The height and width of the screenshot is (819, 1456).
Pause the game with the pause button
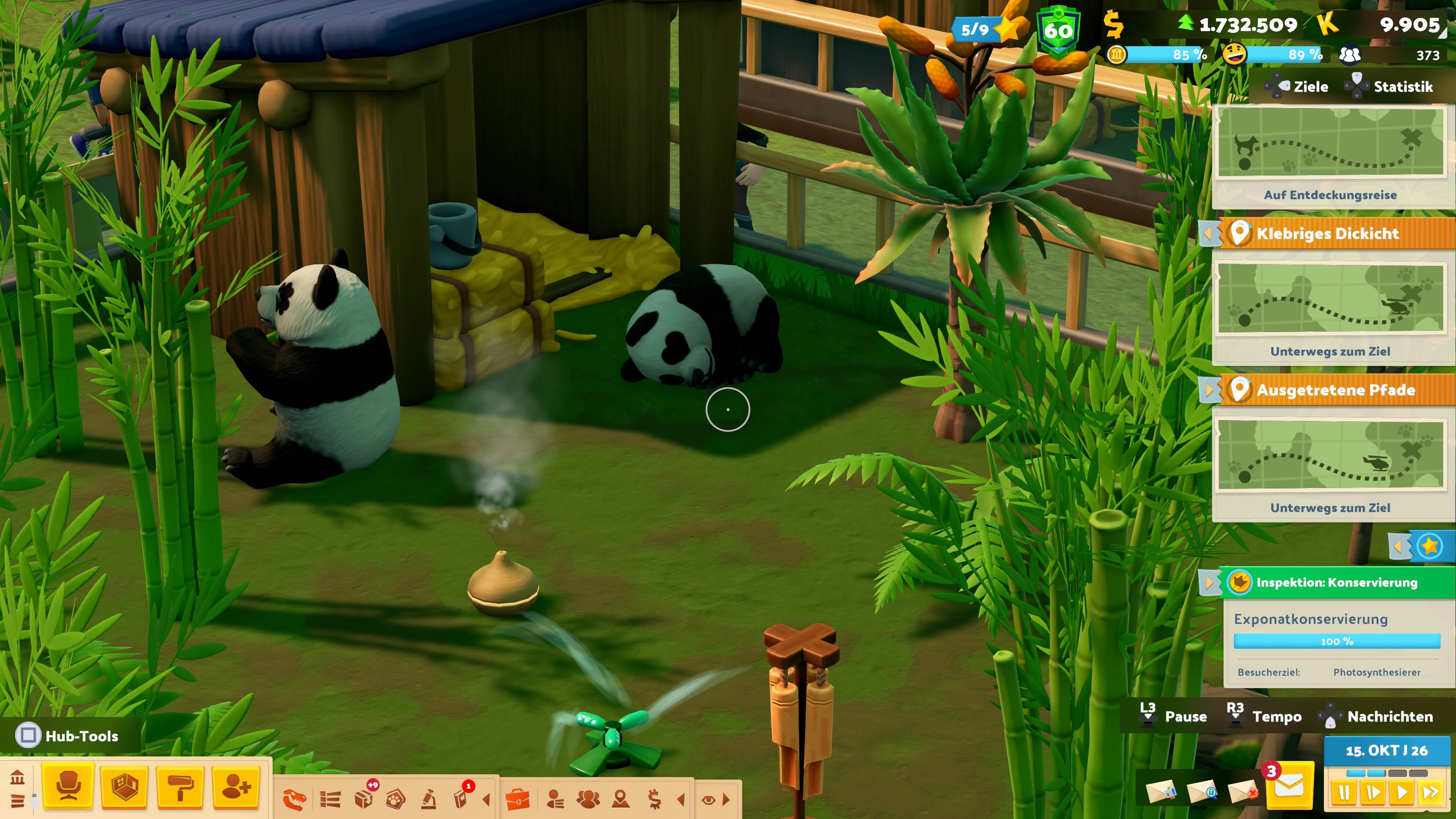tap(1343, 792)
